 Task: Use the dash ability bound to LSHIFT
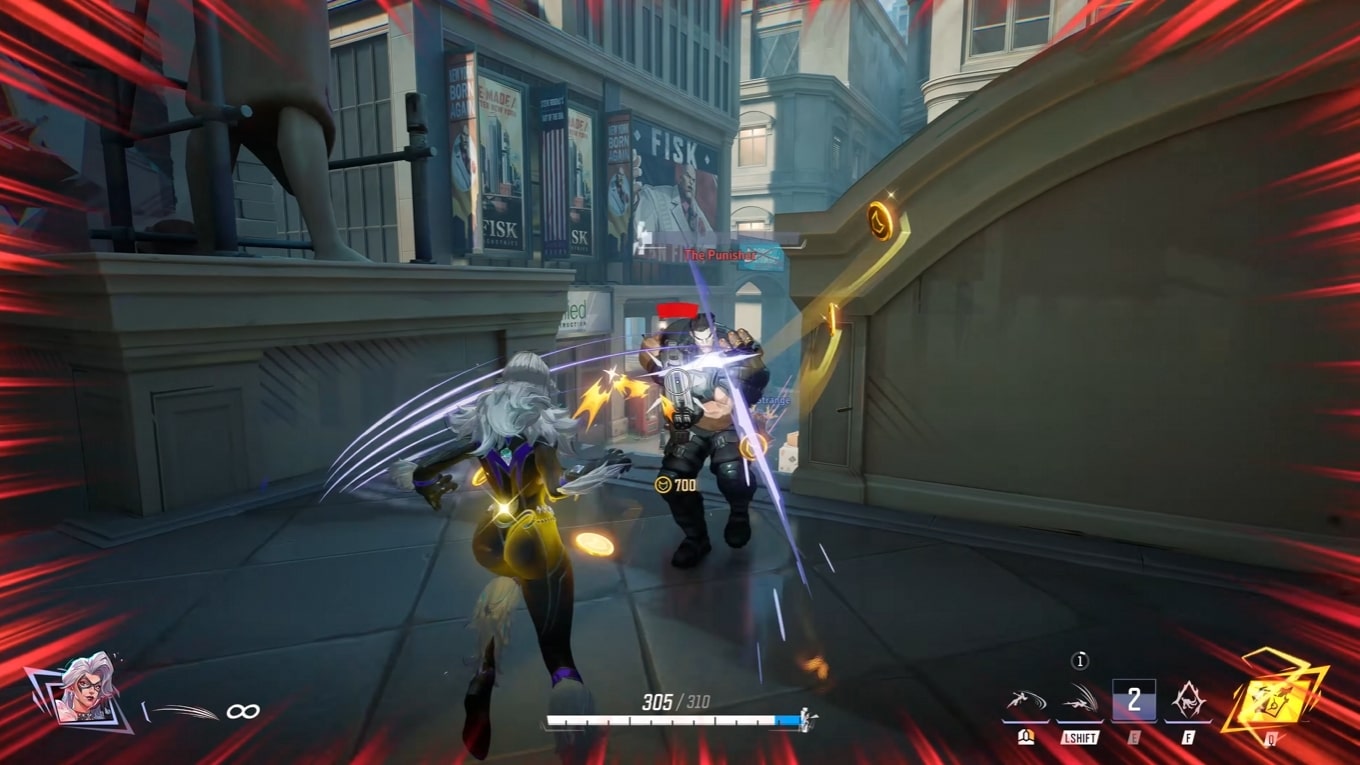pos(1080,701)
